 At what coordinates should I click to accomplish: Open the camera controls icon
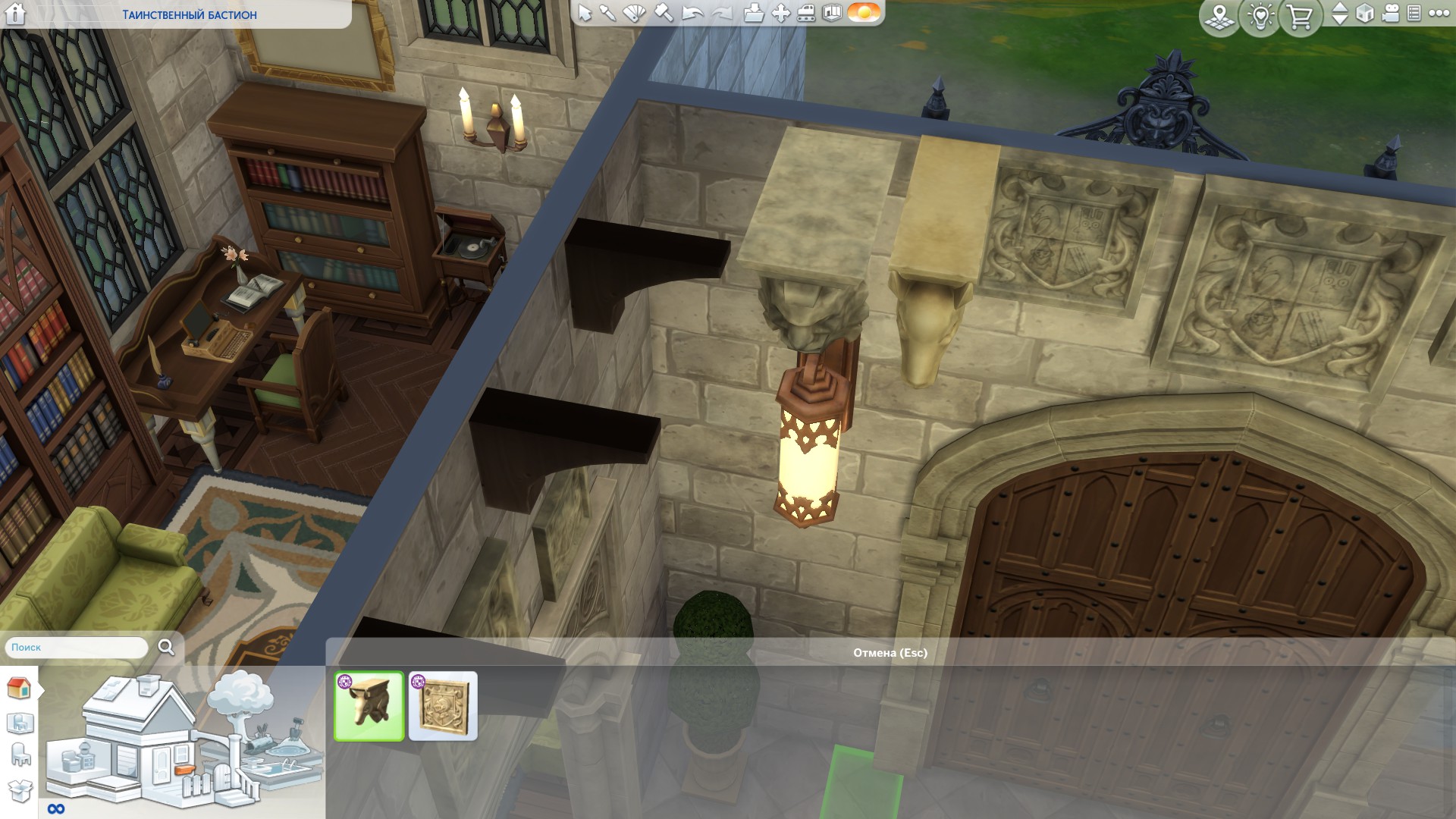point(1390,14)
